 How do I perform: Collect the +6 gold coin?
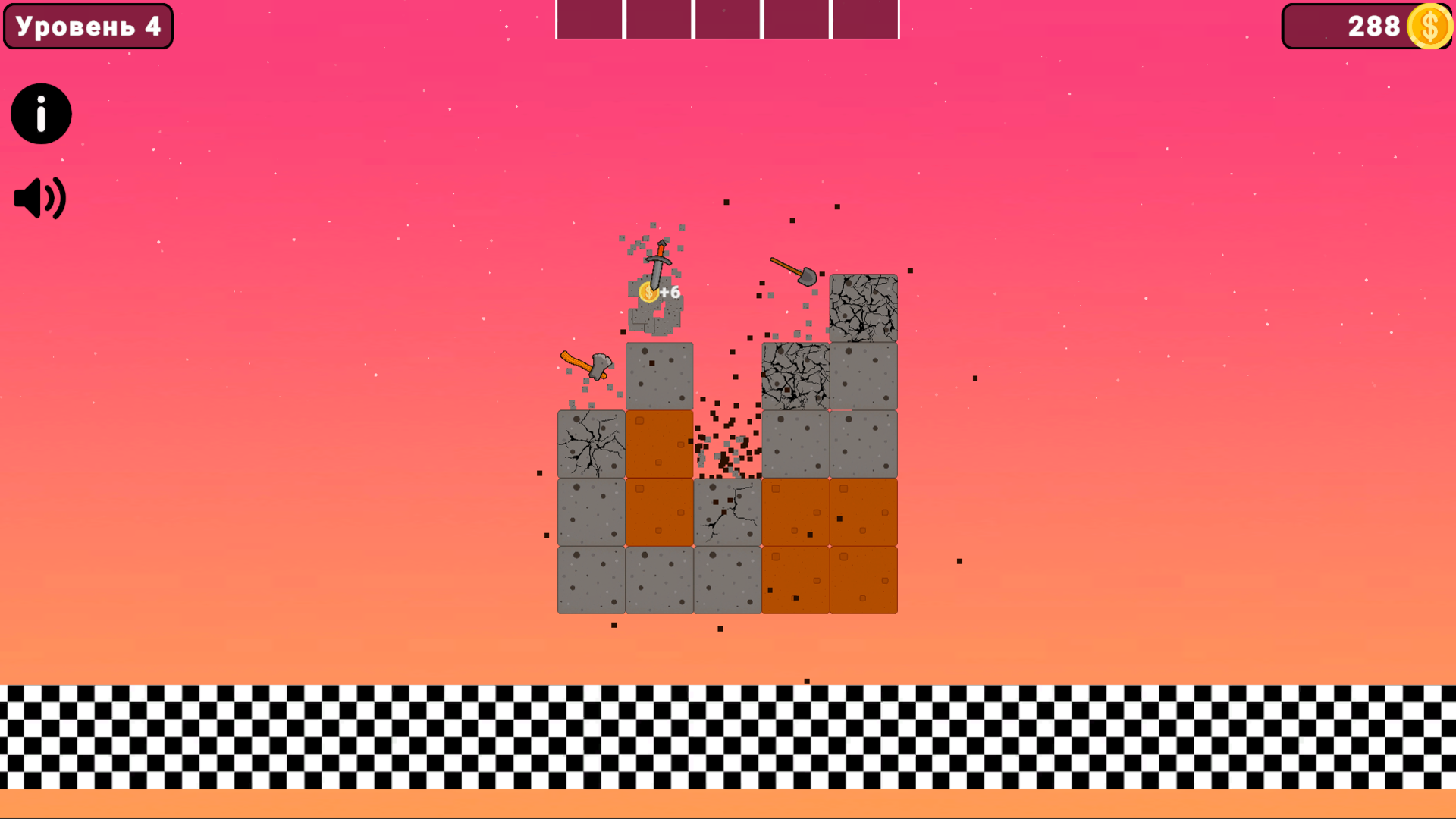point(648,290)
